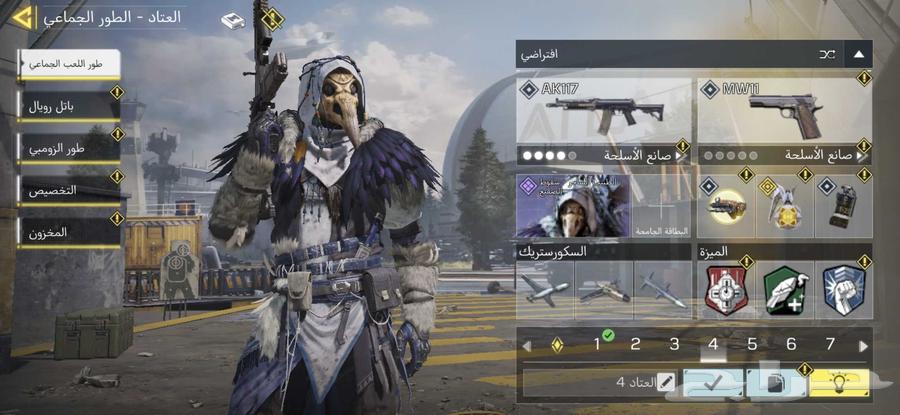The image size is (900, 415).
Task: Open the multiplayer mode tab (طور اللعب الجماعي)
Action: coord(68,63)
